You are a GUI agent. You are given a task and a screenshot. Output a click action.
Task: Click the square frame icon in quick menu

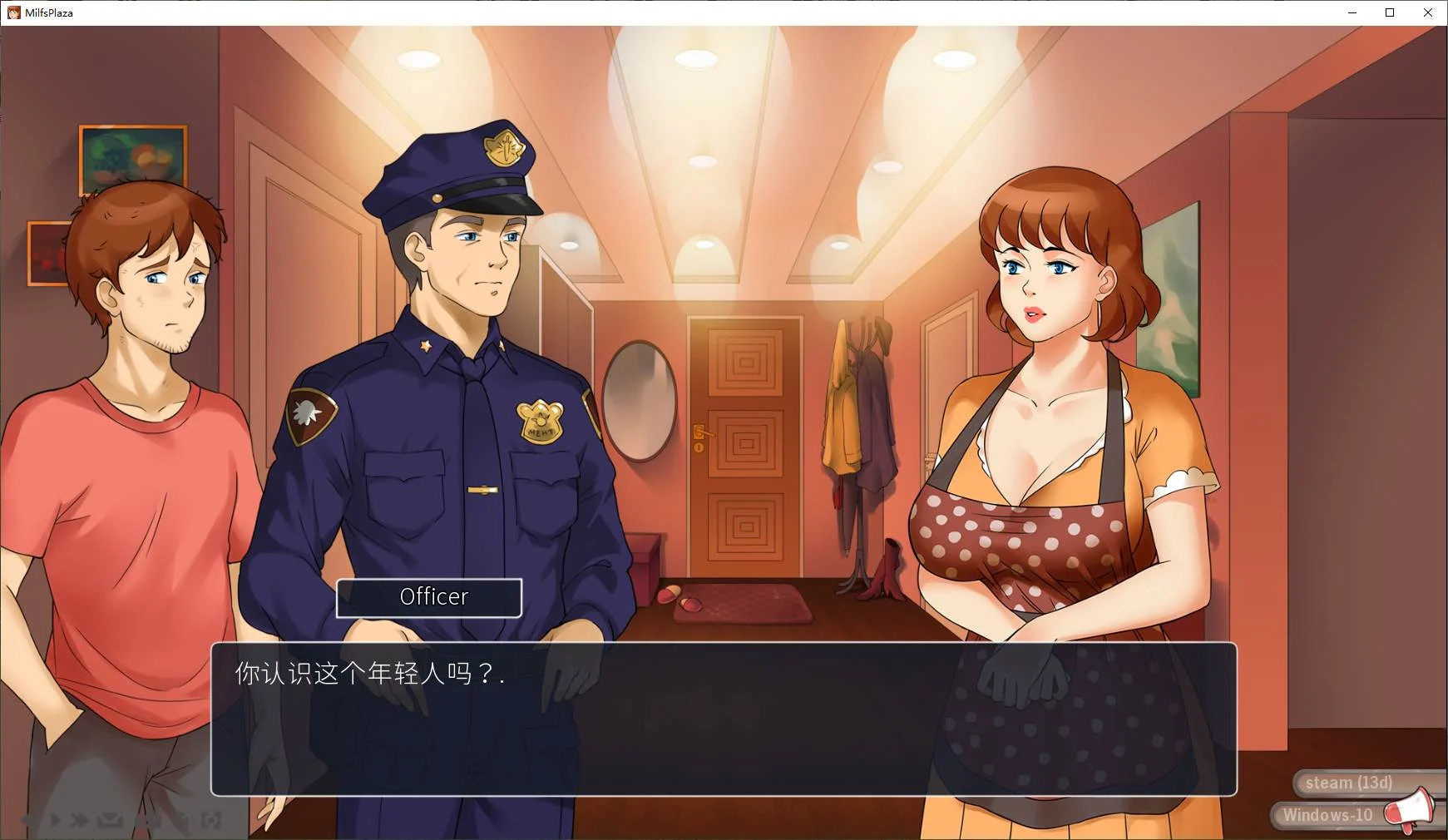tap(211, 821)
